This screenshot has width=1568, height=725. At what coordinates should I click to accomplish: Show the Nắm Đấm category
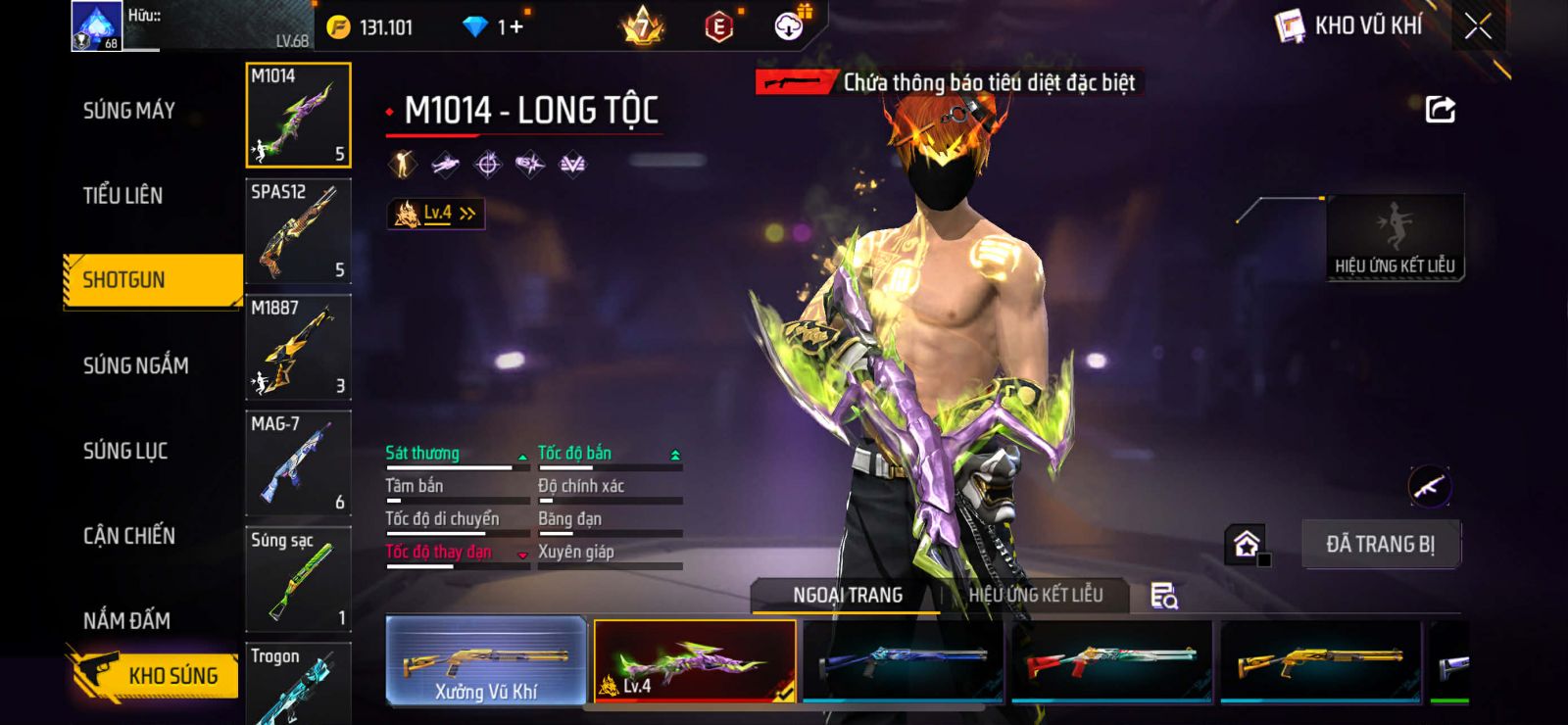(126, 620)
